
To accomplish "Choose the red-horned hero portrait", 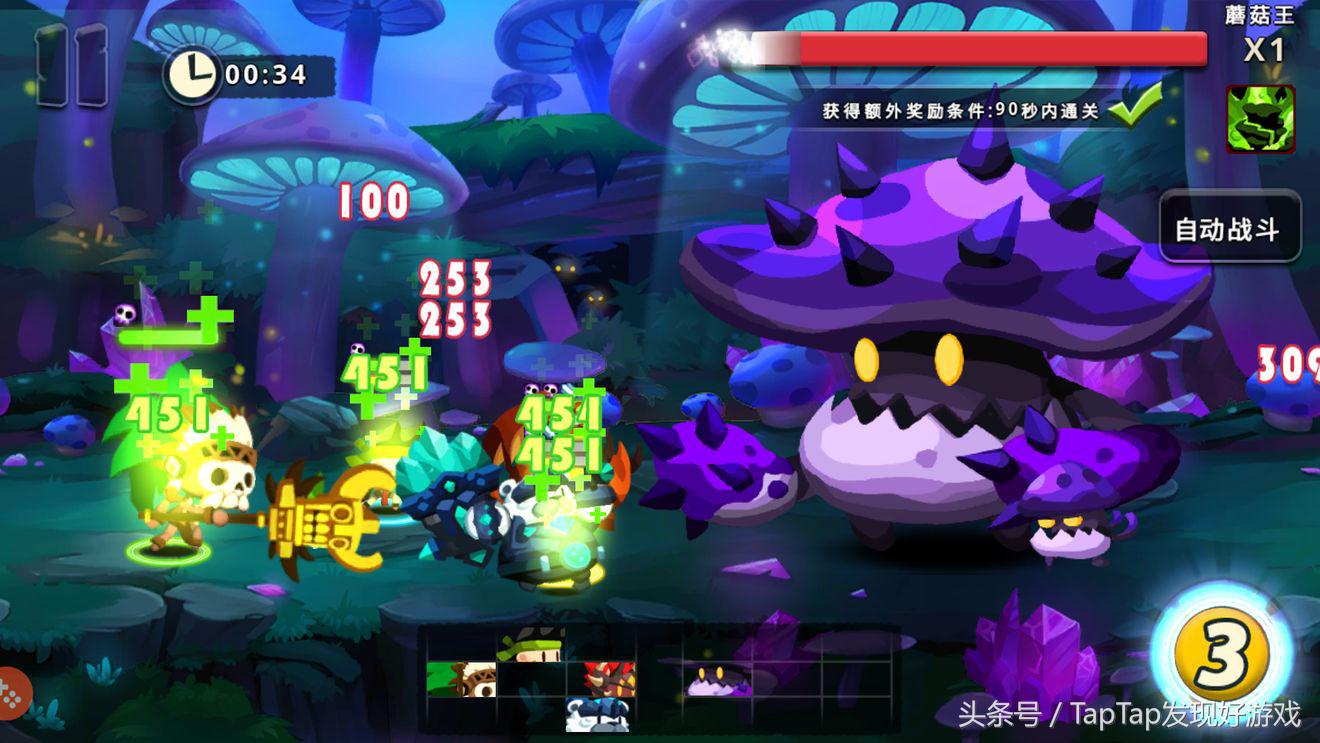I will coord(609,678).
